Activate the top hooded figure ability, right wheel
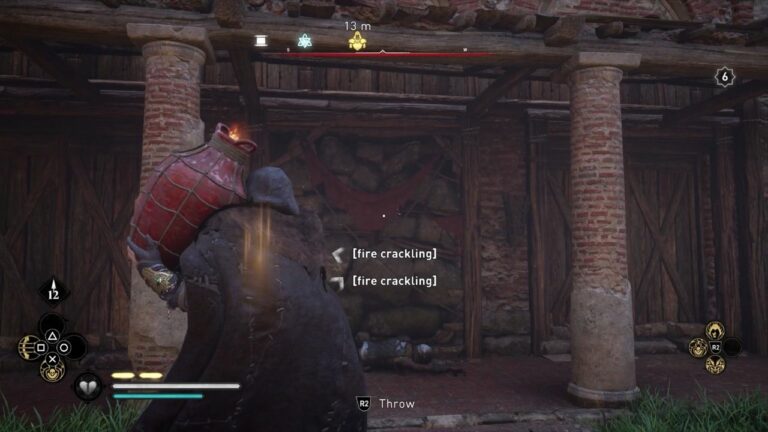768x432 pixels. coord(715,330)
